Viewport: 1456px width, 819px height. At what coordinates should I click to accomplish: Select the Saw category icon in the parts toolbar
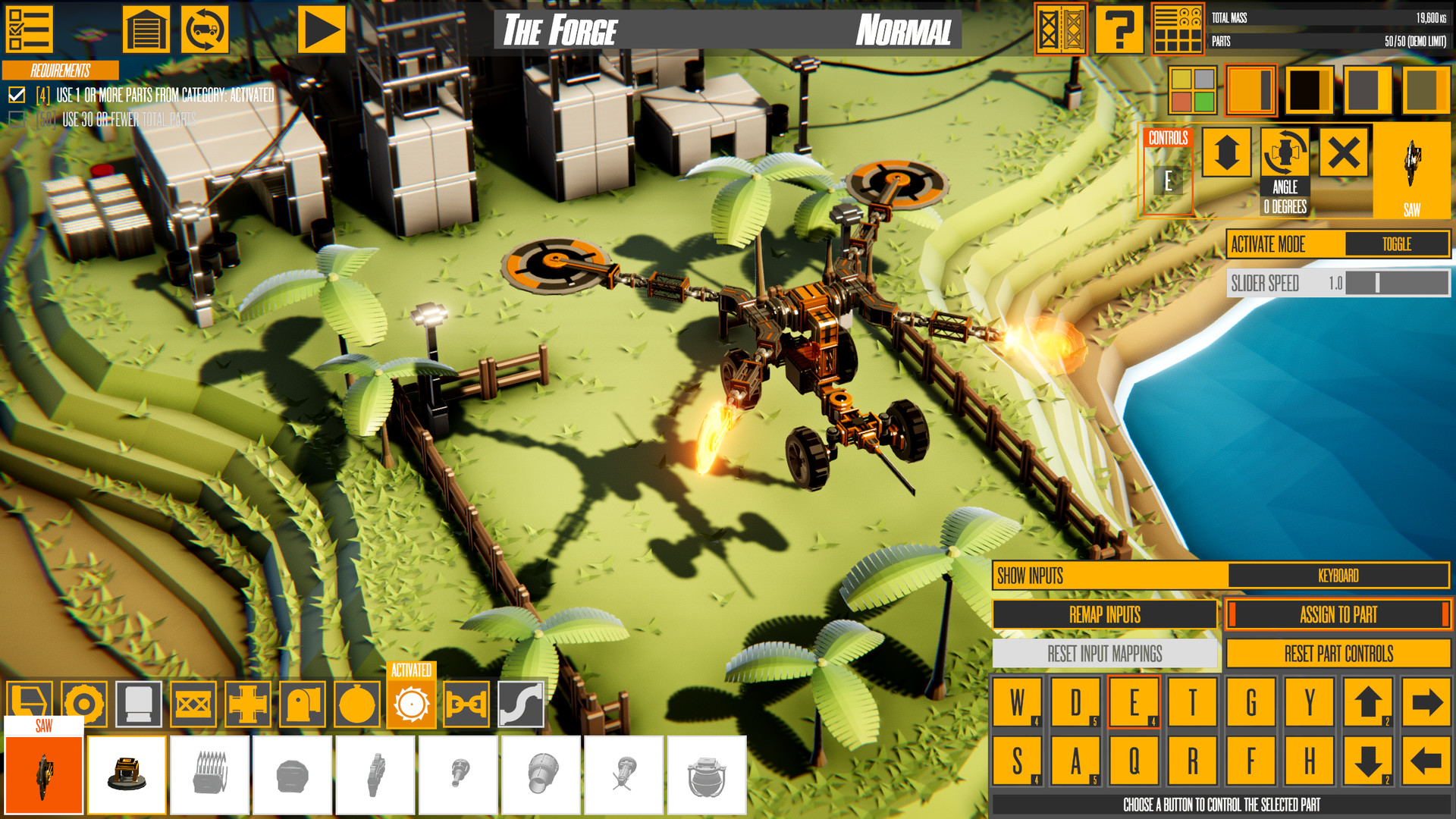410,704
